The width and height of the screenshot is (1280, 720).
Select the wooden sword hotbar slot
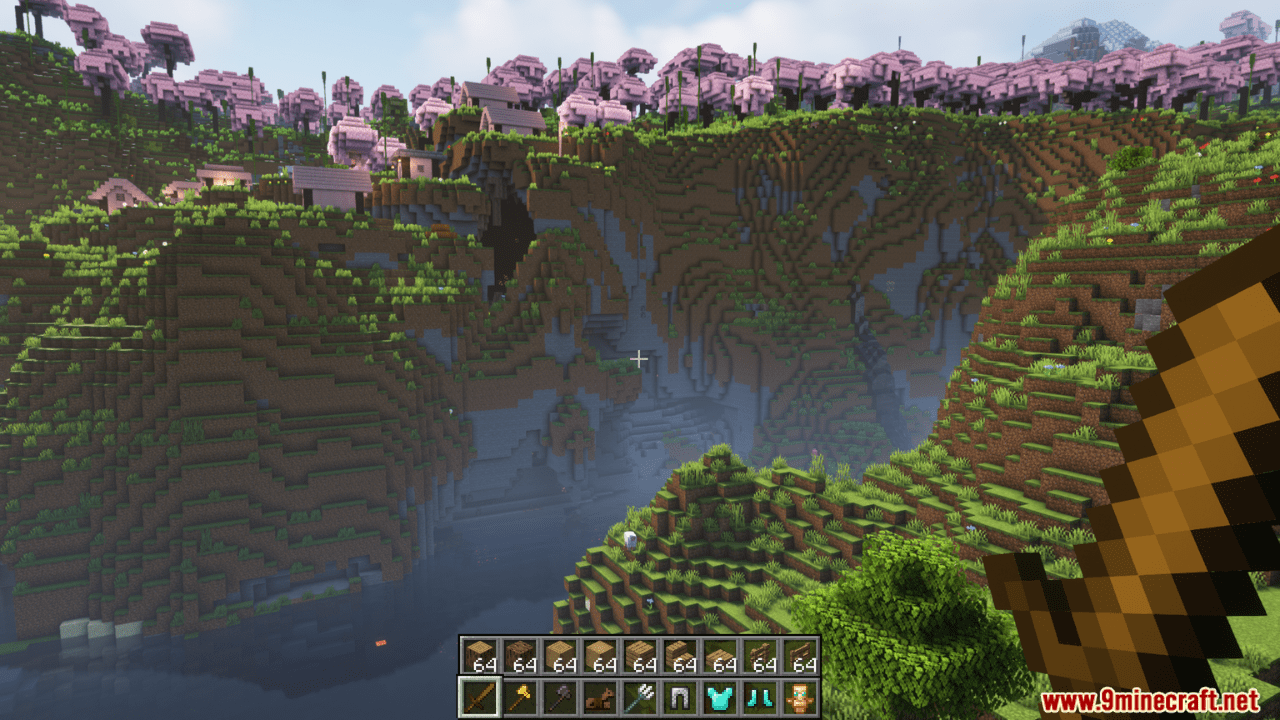(479, 696)
